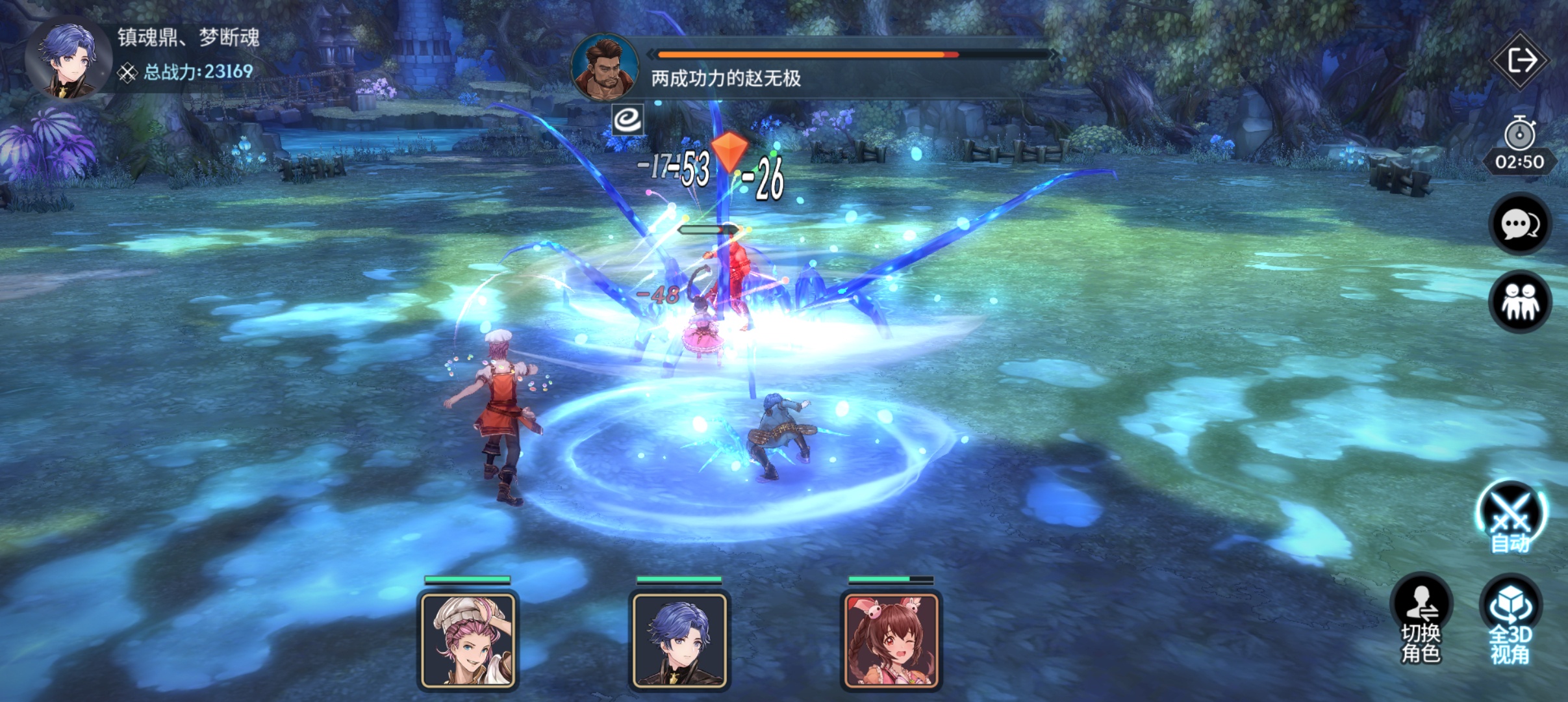Select the blue-haired swordsman party portrait
Image resolution: width=1568 pixels, height=702 pixels.
[x=679, y=640]
